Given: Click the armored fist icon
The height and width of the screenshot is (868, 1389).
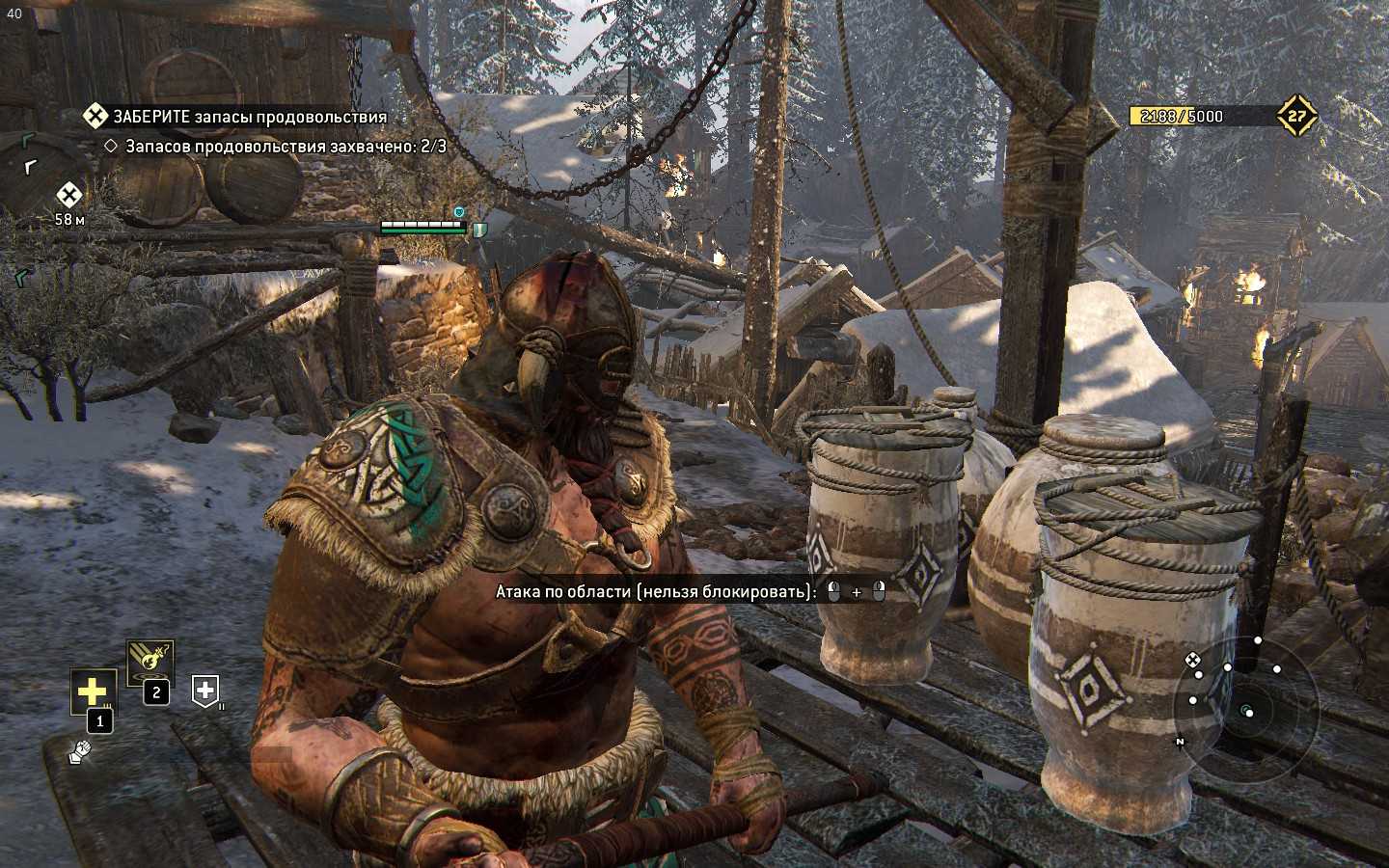Looking at the screenshot, I should pos(80,751).
